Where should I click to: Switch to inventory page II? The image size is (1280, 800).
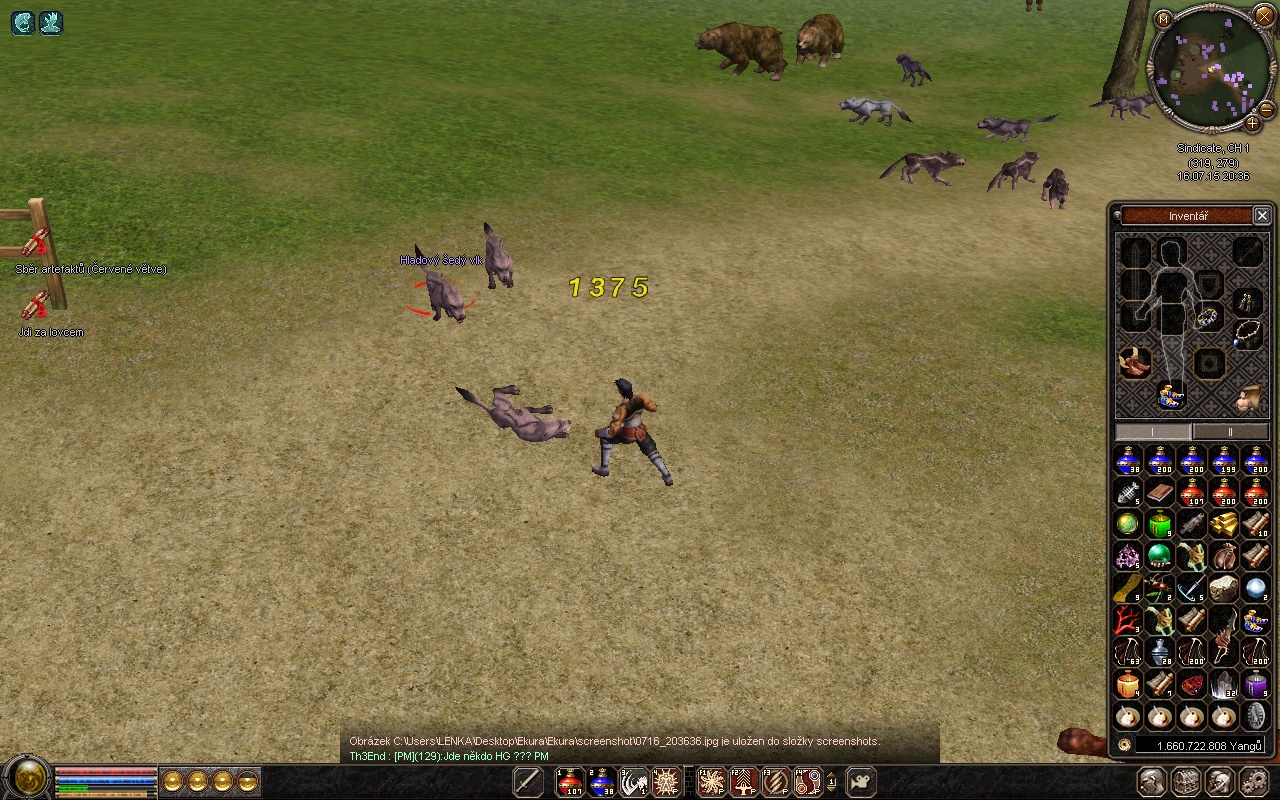coord(1230,431)
